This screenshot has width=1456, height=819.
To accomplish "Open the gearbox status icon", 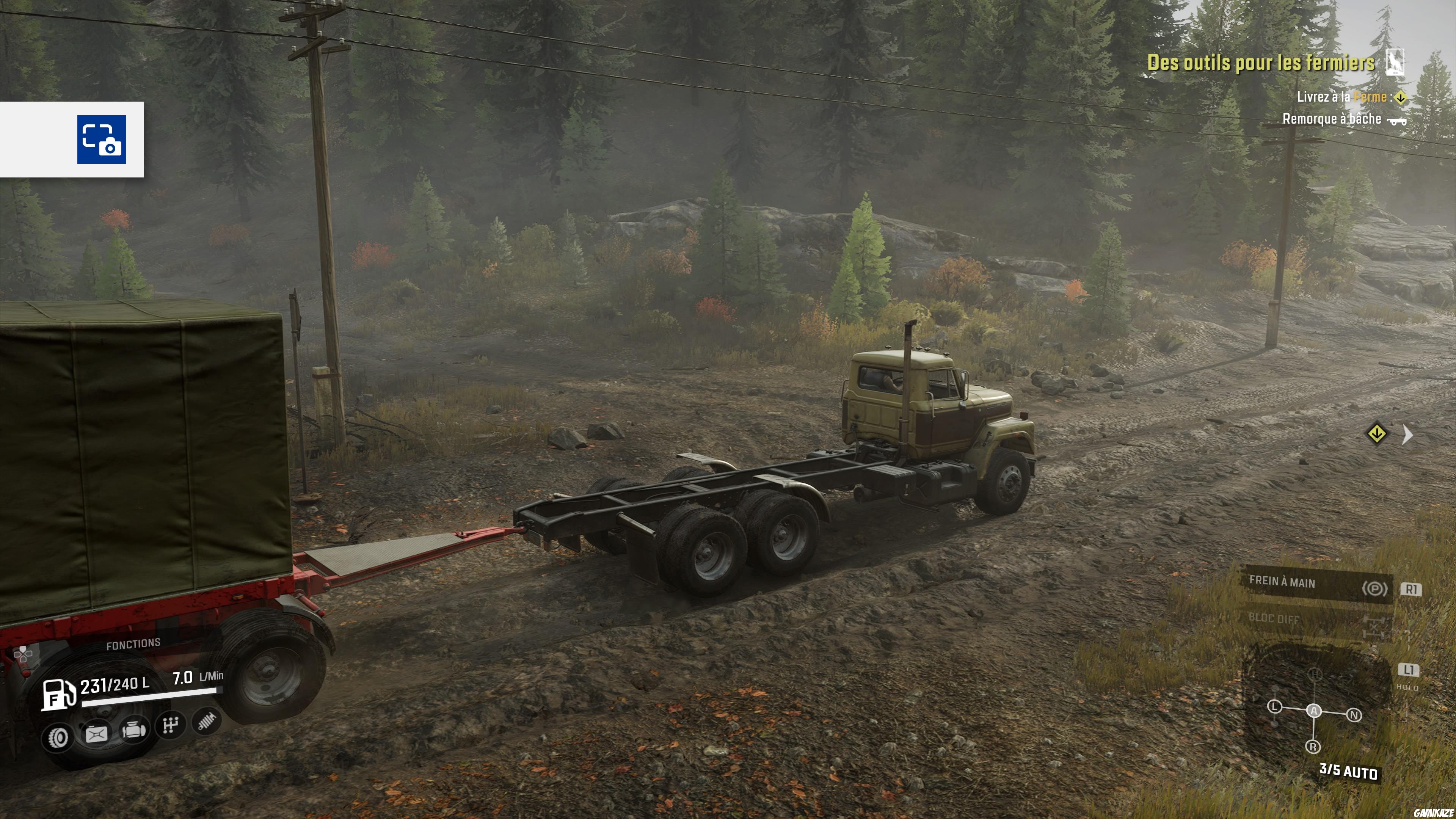I will tap(170, 725).
